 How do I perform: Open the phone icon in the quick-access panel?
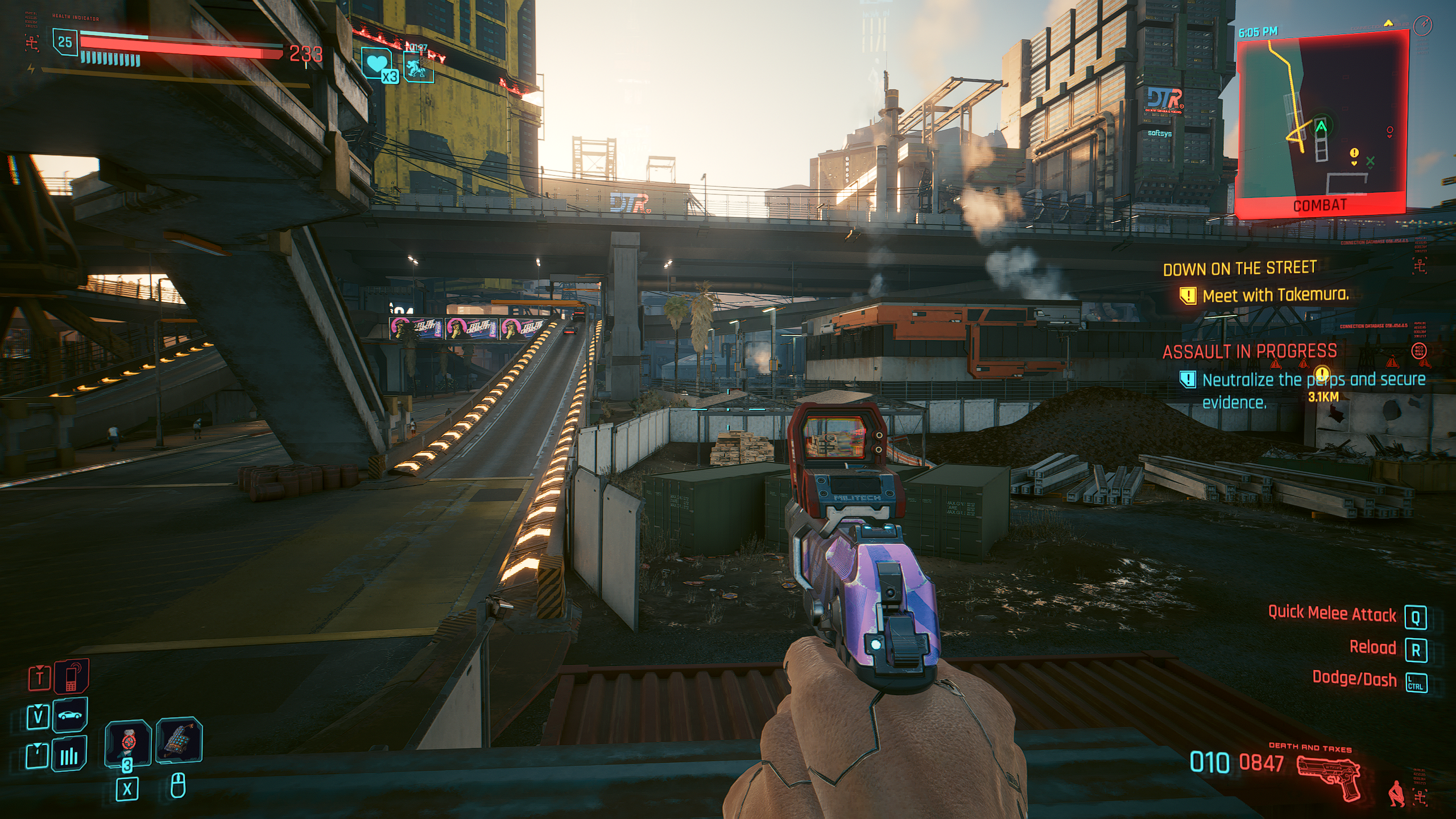pos(72,677)
